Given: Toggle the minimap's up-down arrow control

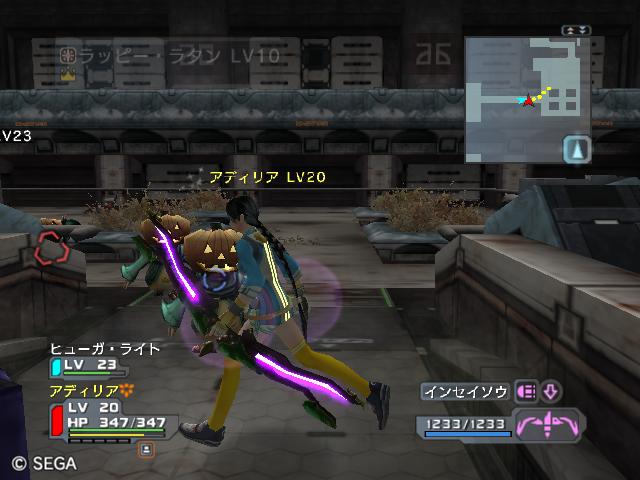Looking at the screenshot, I should [x=575, y=31].
